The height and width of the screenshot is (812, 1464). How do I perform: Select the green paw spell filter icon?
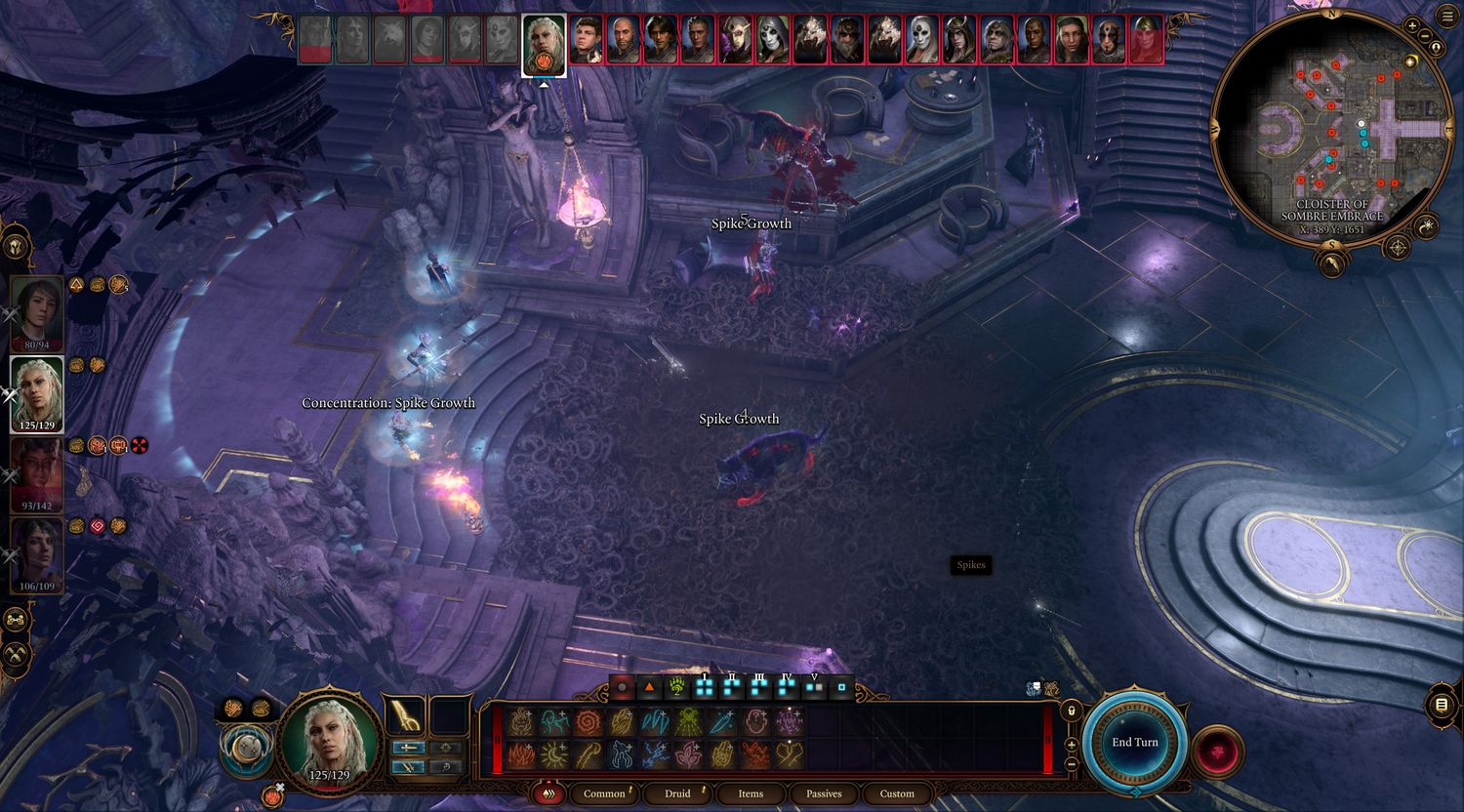click(x=676, y=688)
